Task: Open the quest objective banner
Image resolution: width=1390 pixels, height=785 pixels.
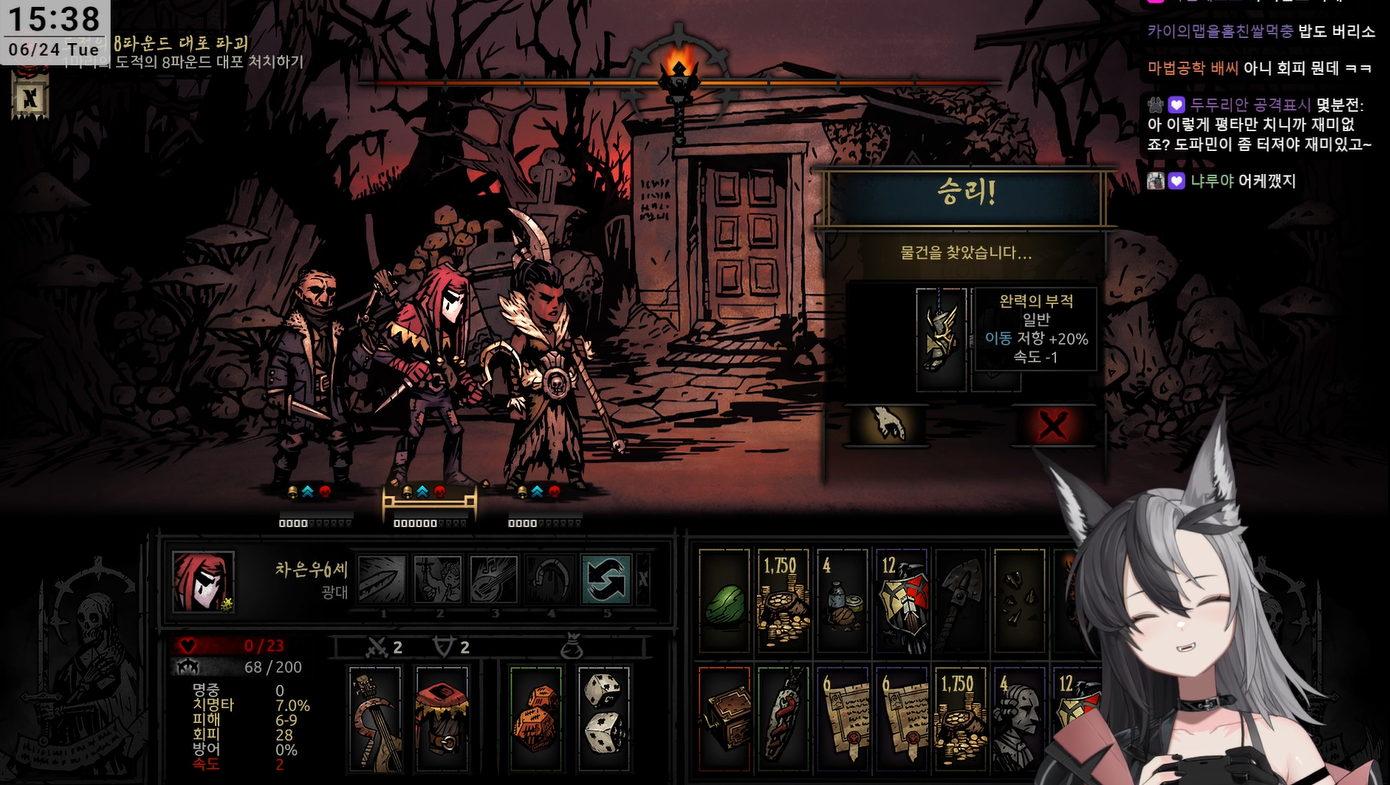Action: (x=30, y=97)
